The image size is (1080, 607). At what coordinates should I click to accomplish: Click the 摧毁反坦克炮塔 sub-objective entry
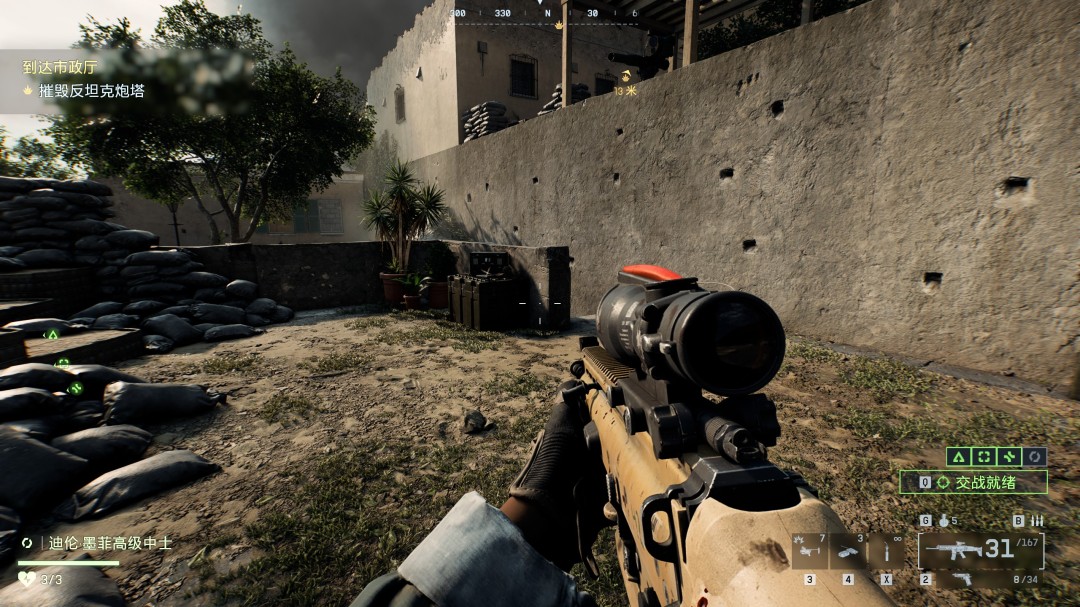91,91
